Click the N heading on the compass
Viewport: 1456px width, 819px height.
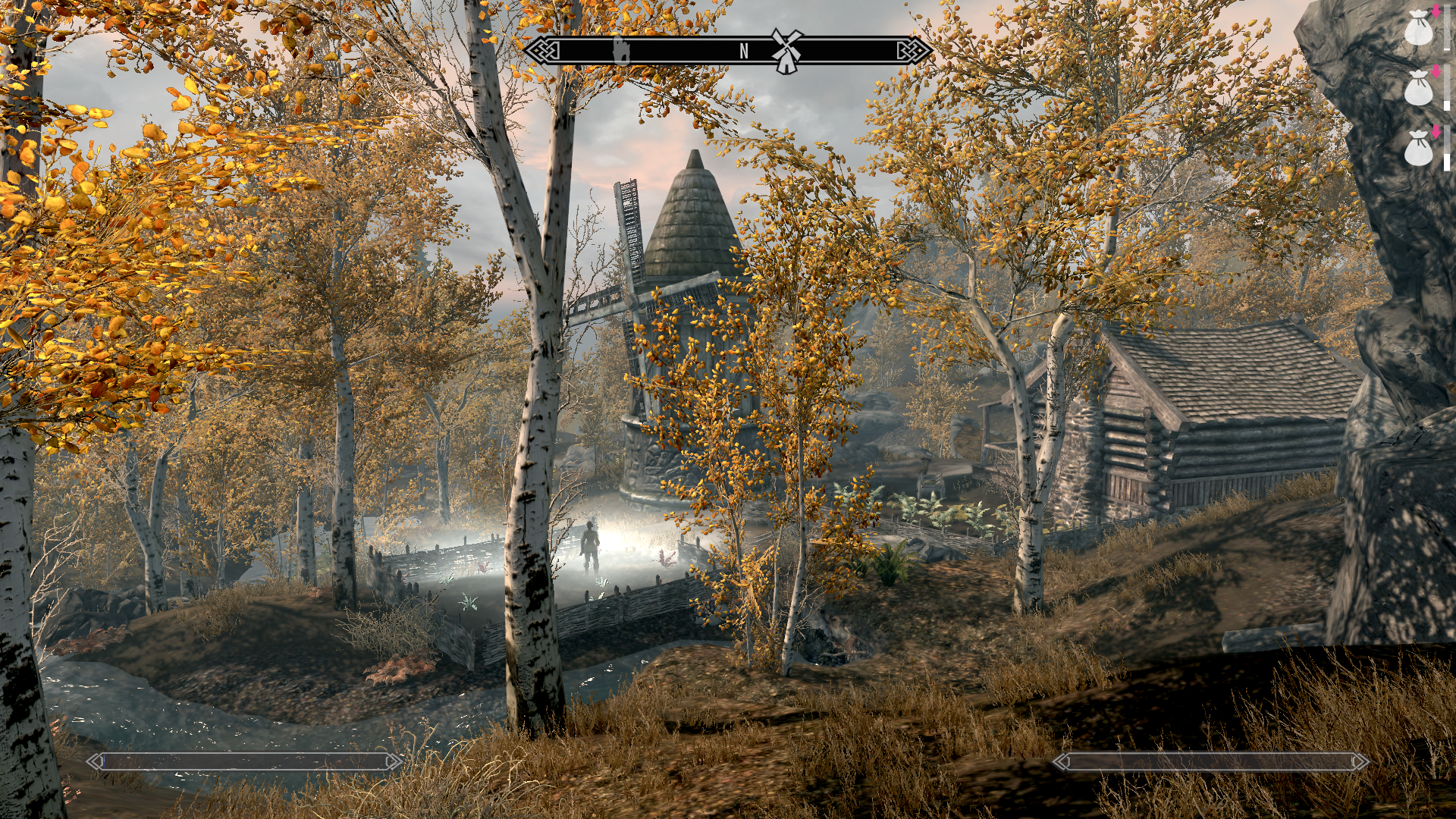(744, 51)
